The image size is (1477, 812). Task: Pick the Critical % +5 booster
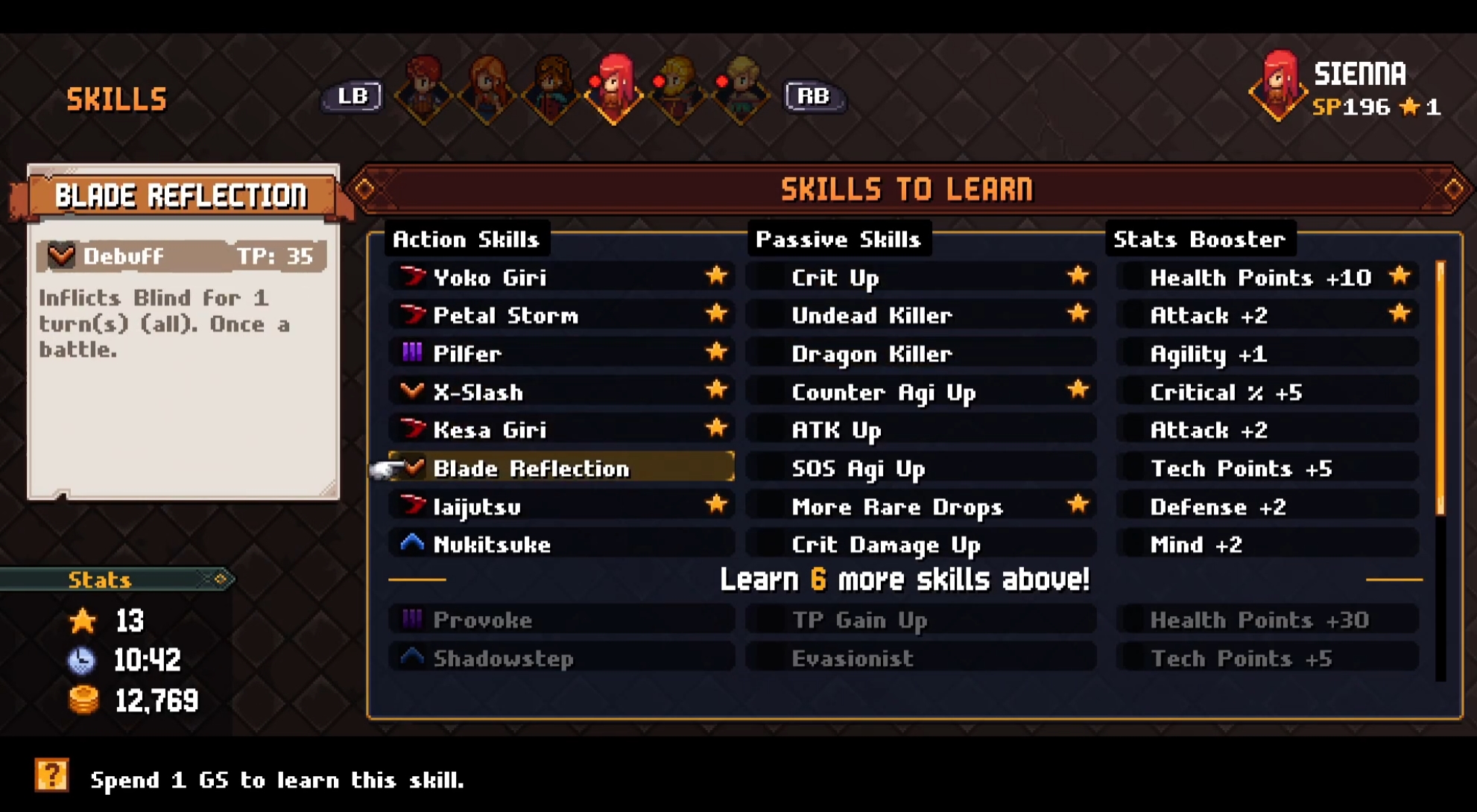point(1267,392)
